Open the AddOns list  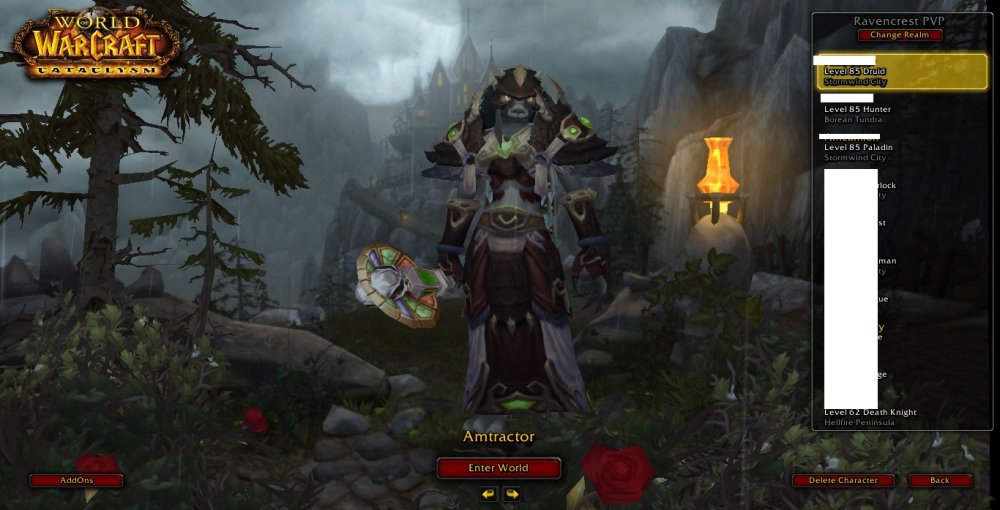[76, 480]
